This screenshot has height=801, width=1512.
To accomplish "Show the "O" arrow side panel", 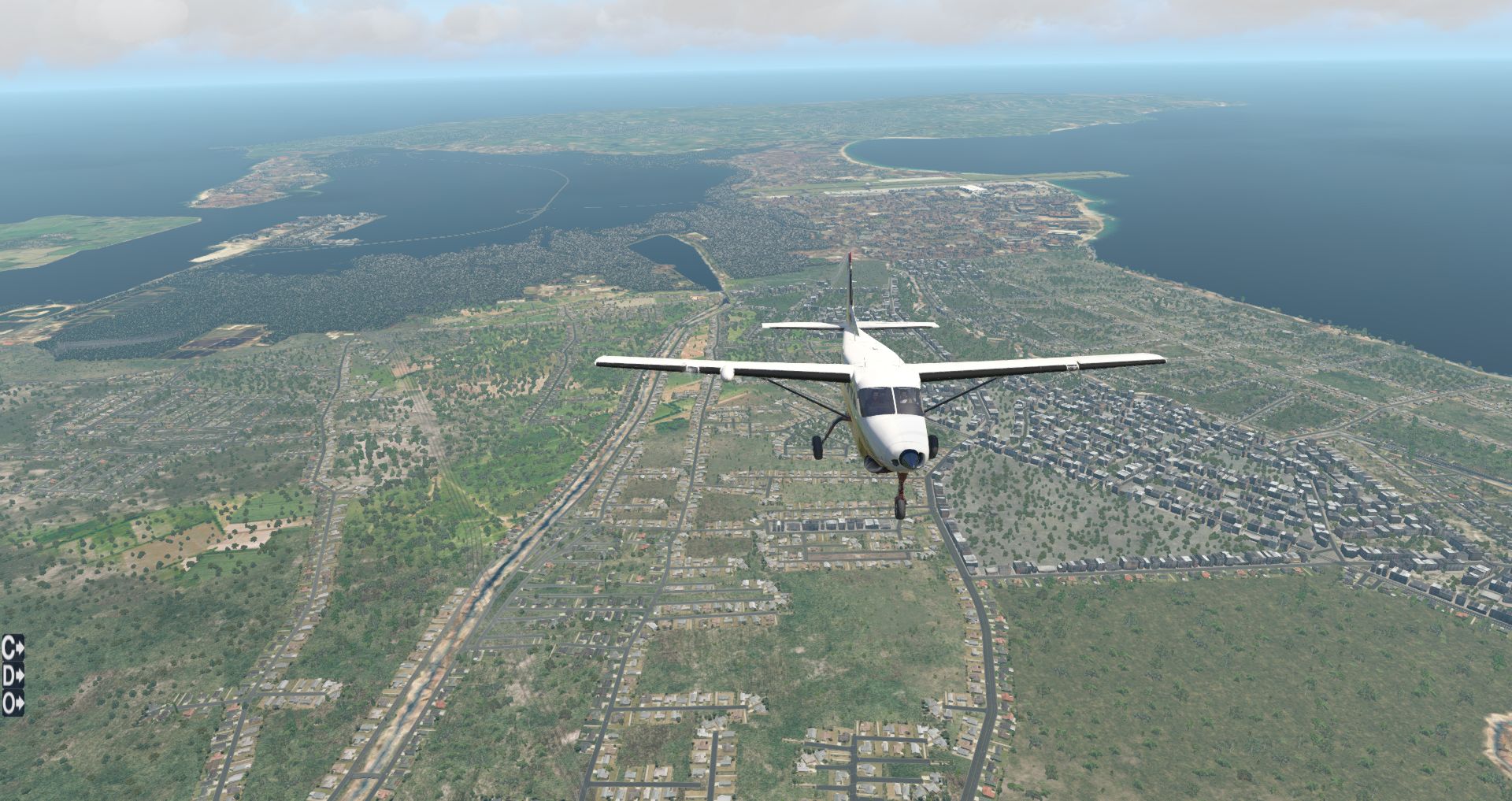I will click(13, 703).
